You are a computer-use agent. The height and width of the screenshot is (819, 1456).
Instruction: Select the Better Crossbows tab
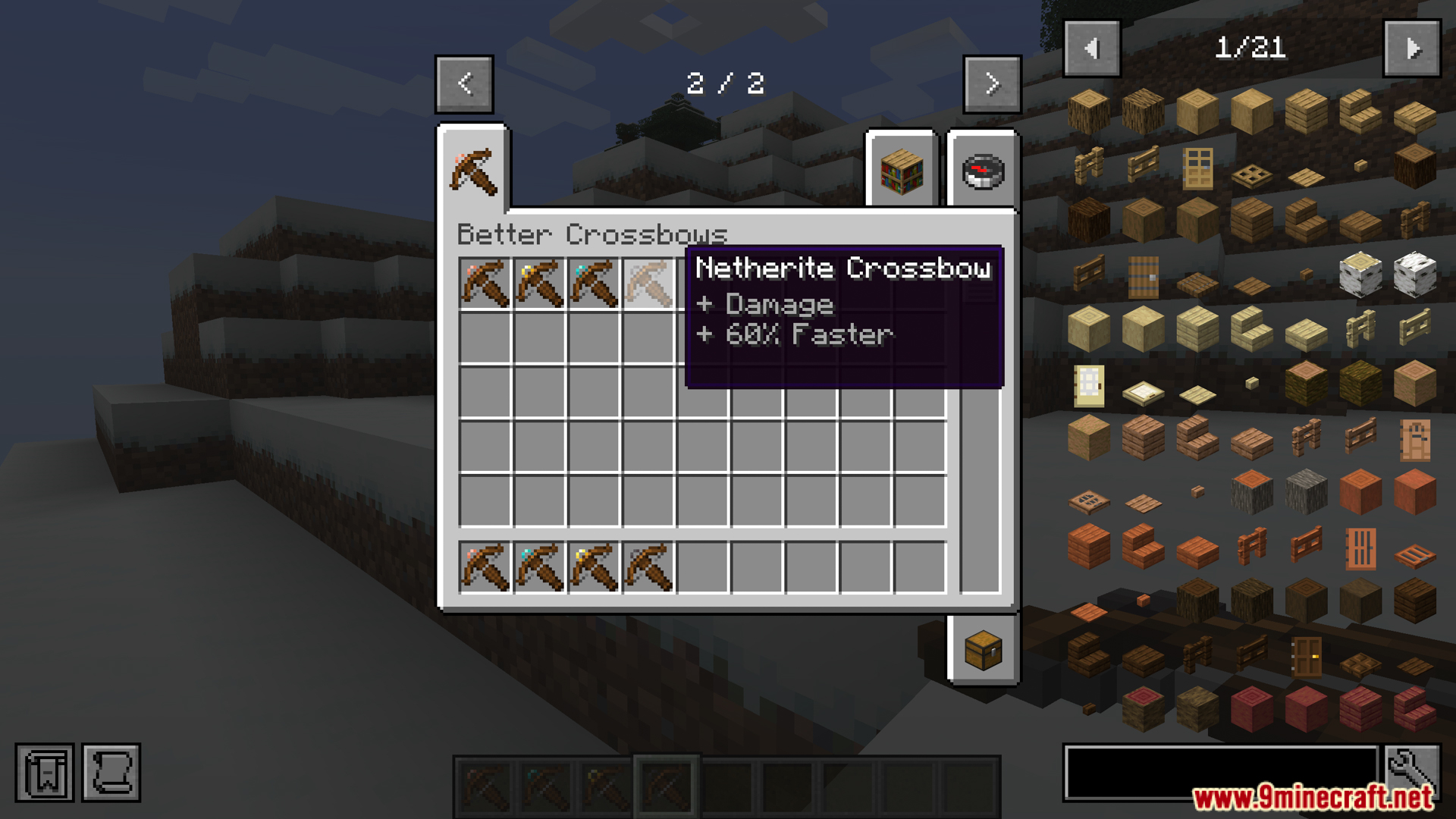point(473,171)
